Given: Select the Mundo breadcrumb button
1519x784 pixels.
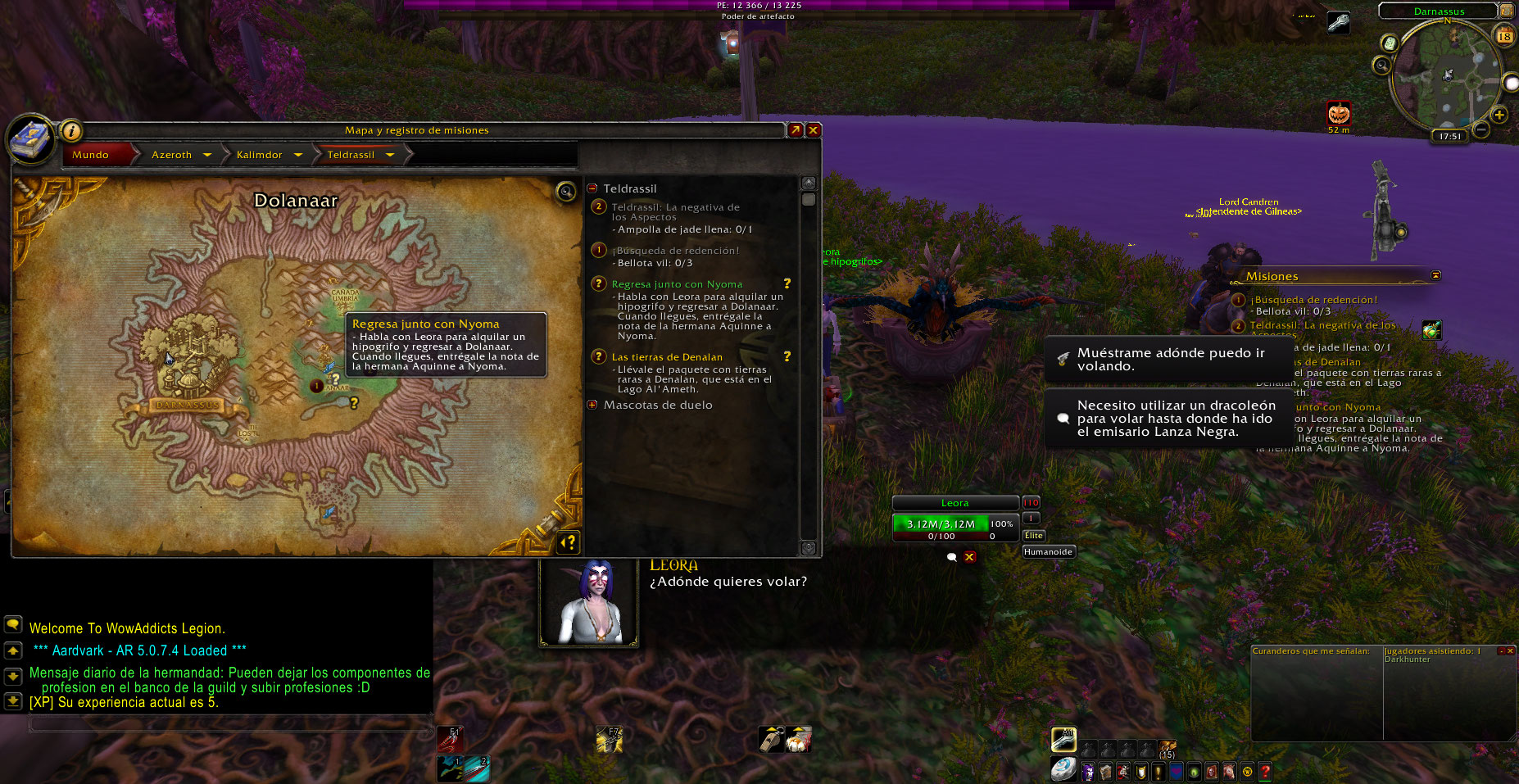Looking at the screenshot, I should pos(91,155).
